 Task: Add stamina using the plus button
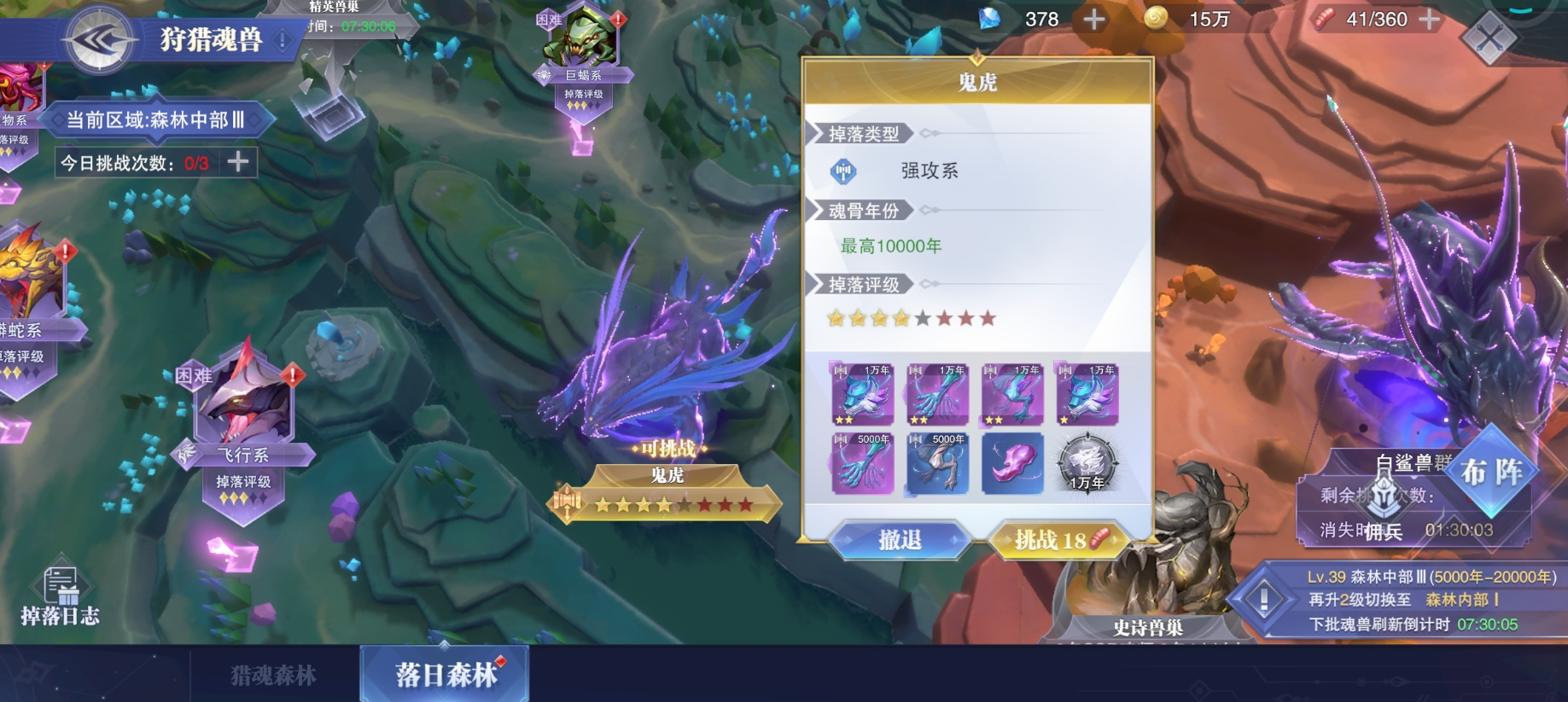click(x=1430, y=19)
